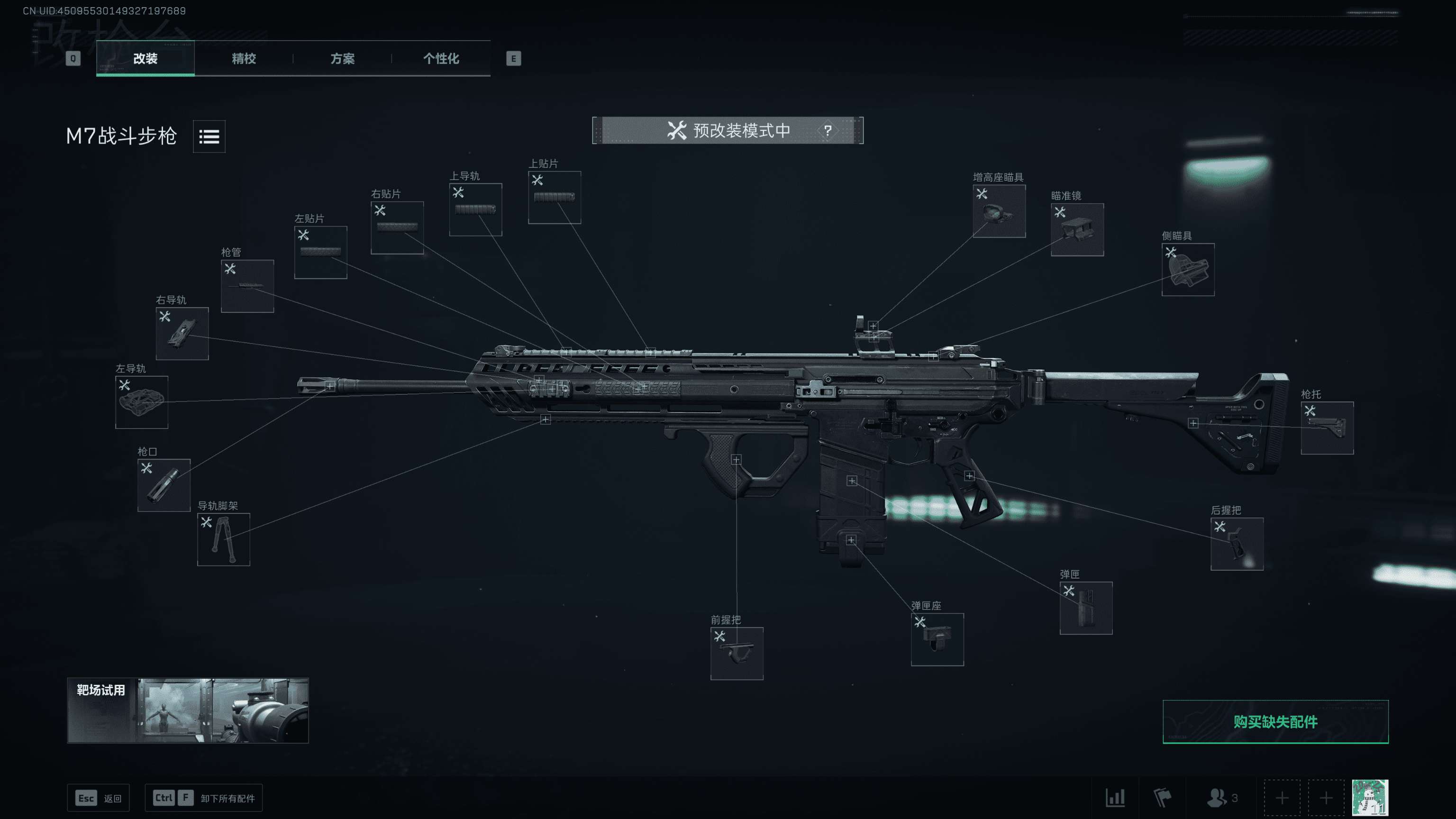
Task: Start 靶场试用 firing range trial
Action: (x=188, y=710)
